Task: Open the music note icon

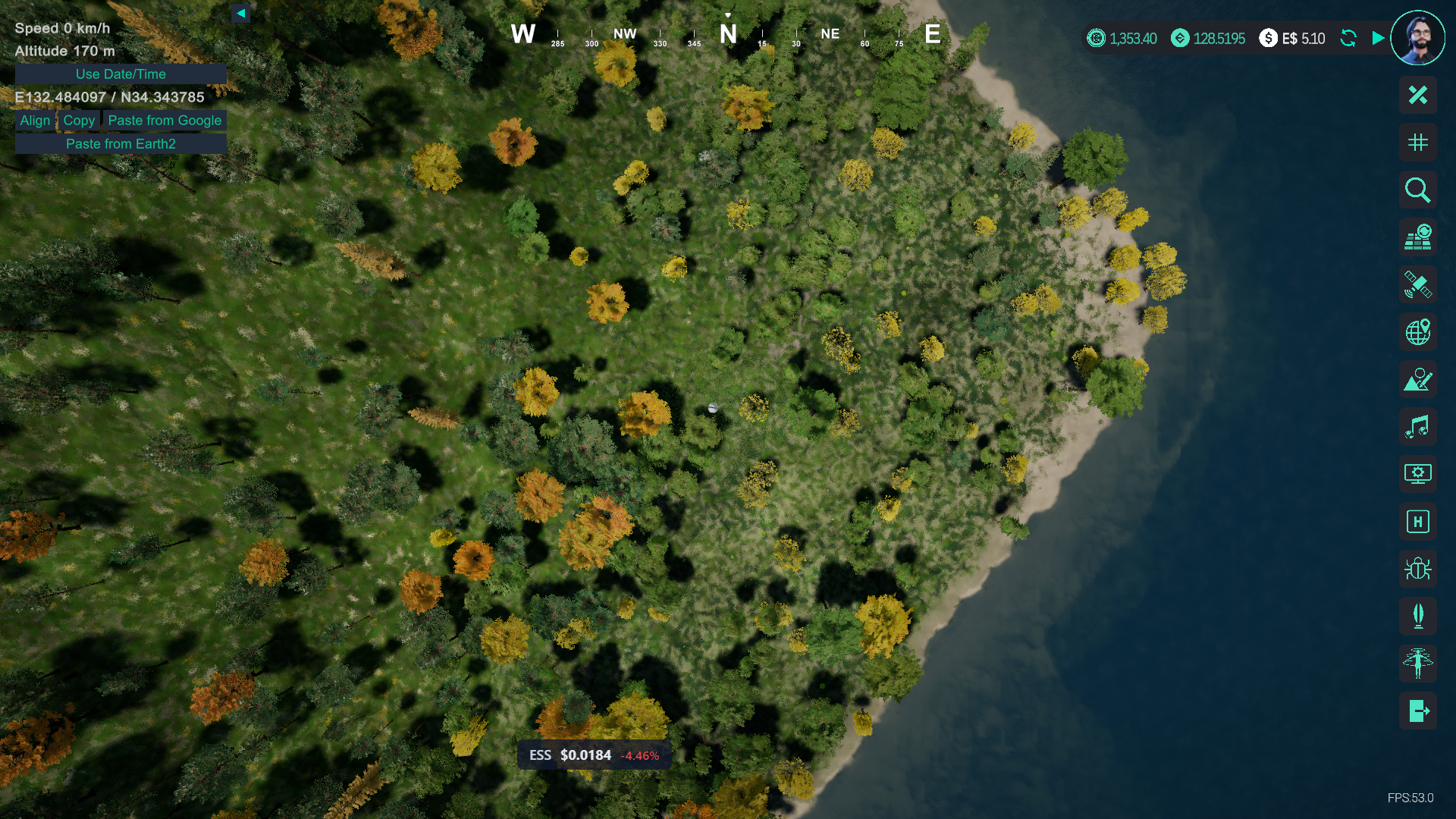Action: coord(1417,427)
